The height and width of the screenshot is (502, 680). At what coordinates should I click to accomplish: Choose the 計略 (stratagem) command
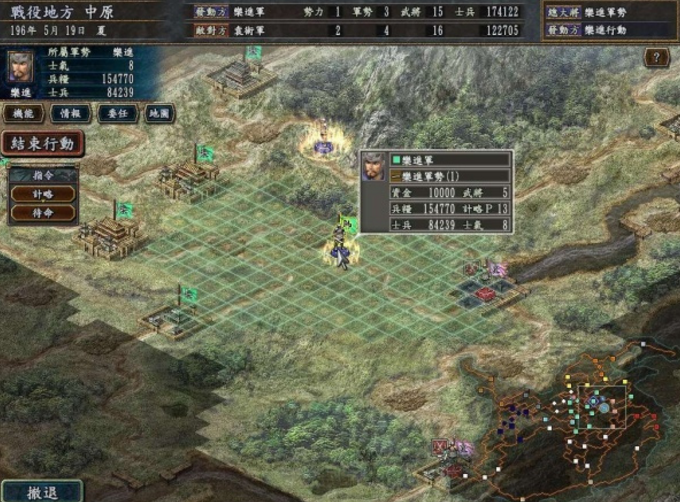[43, 194]
